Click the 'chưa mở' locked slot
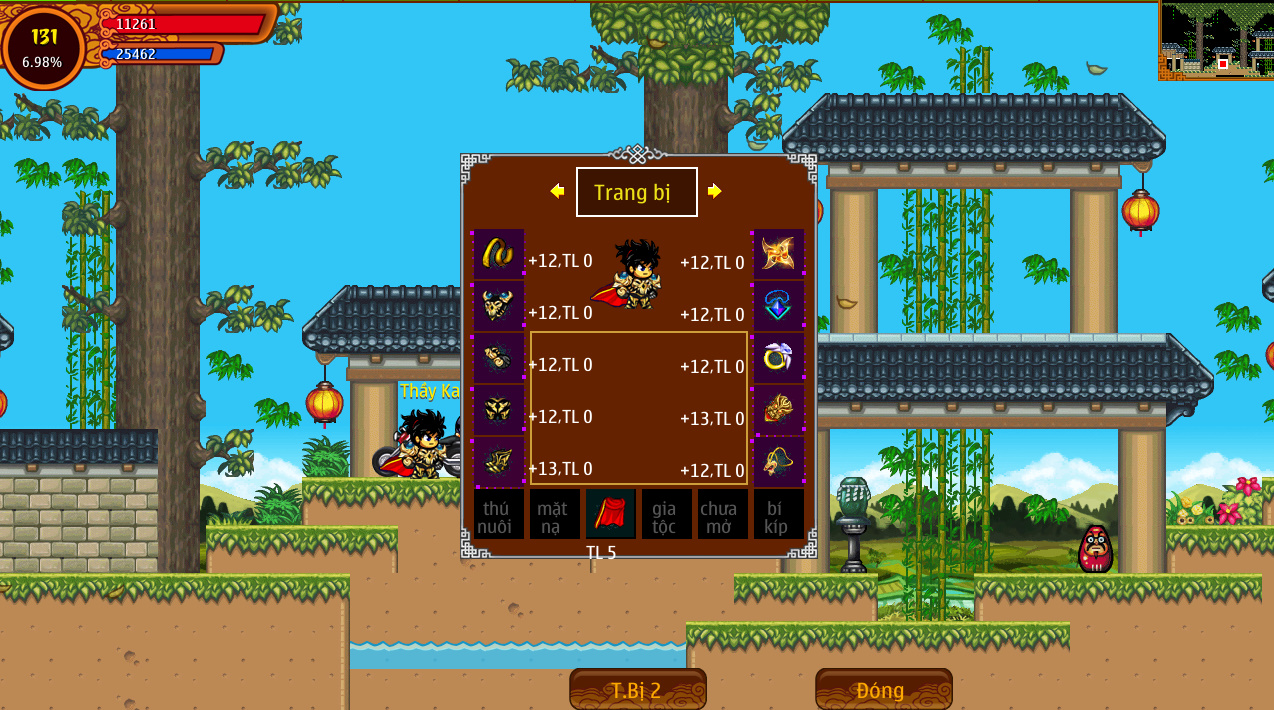Screen dimensions: 1274x710 tap(722, 514)
